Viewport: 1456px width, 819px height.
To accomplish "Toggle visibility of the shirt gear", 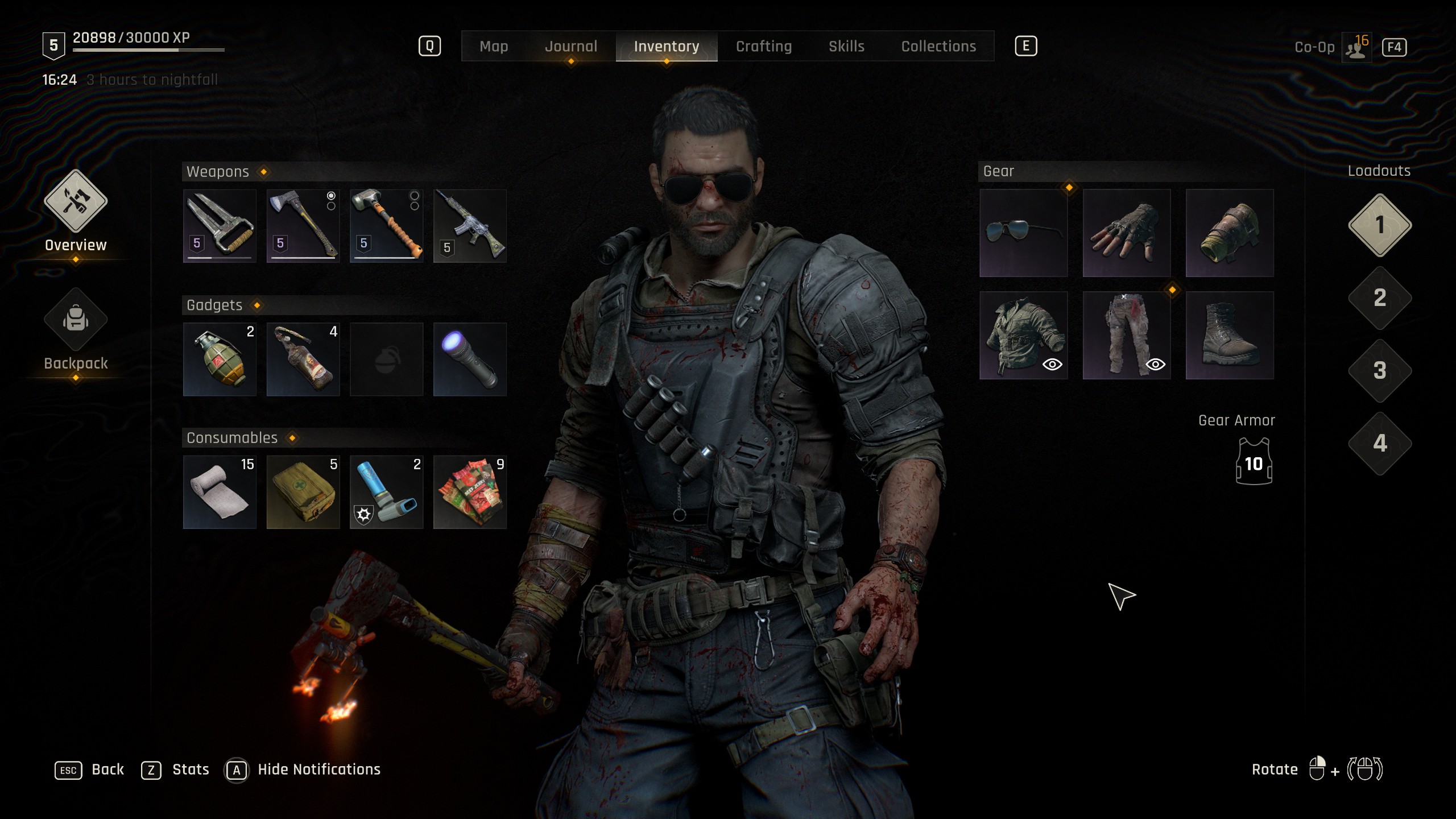I will click(1052, 365).
